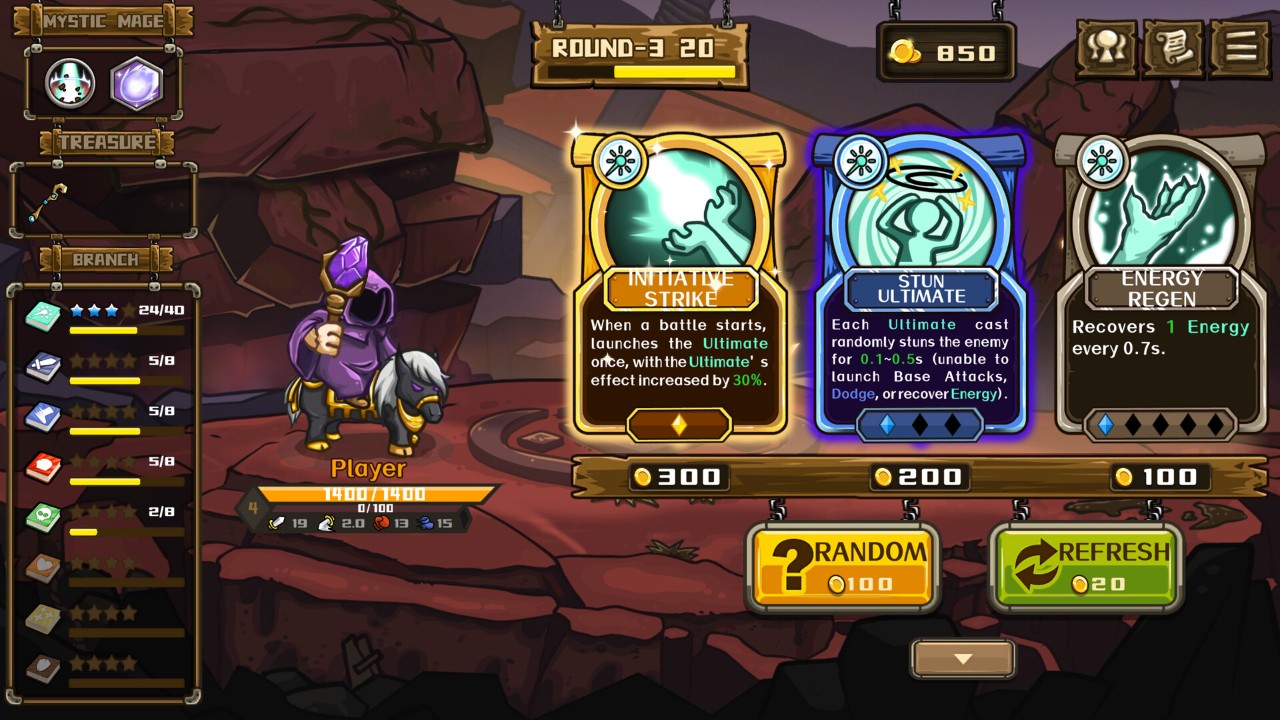Open the three-figures players button

[x=1106, y=49]
